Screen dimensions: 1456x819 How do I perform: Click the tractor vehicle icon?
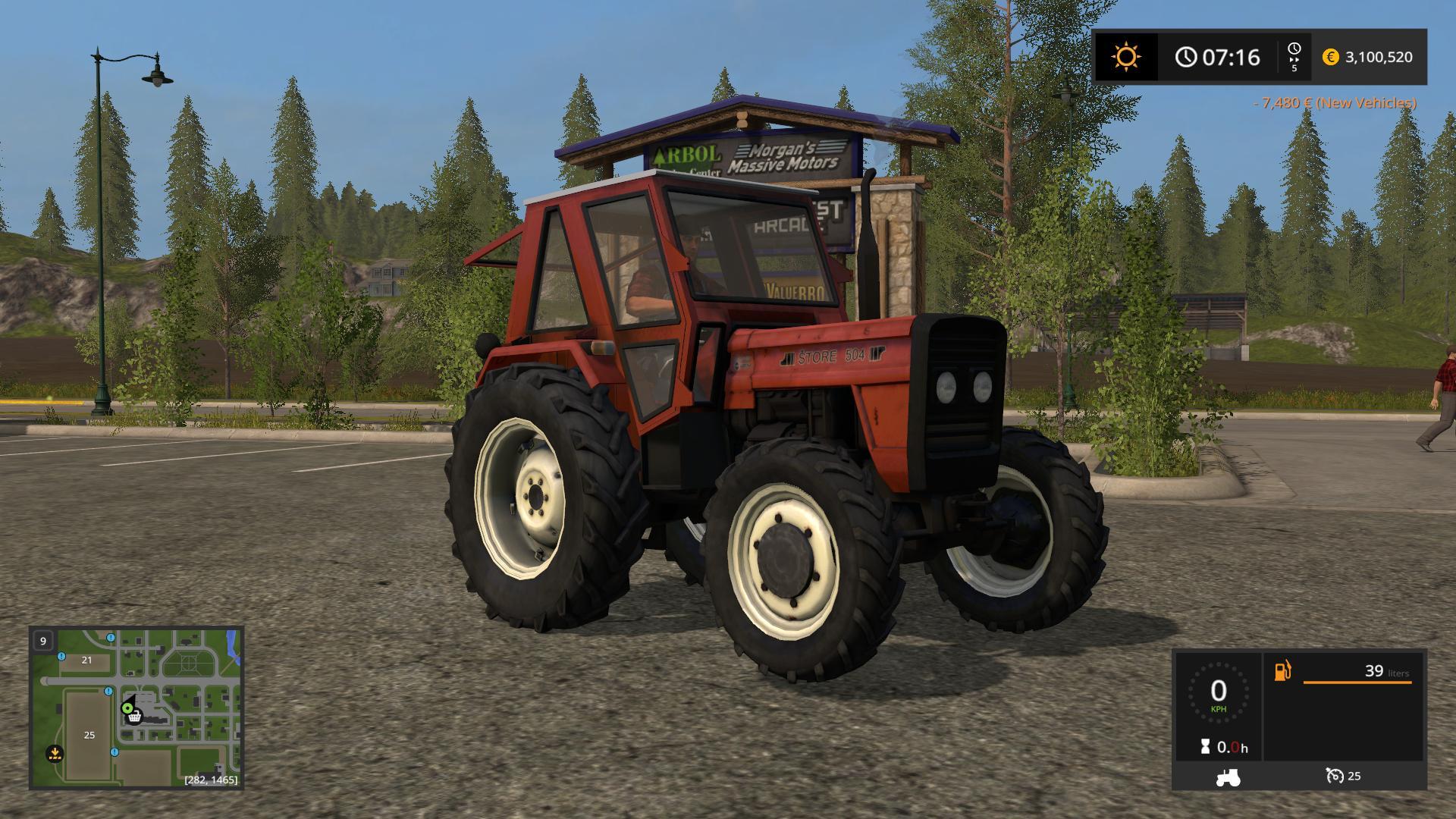click(x=1228, y=777)
